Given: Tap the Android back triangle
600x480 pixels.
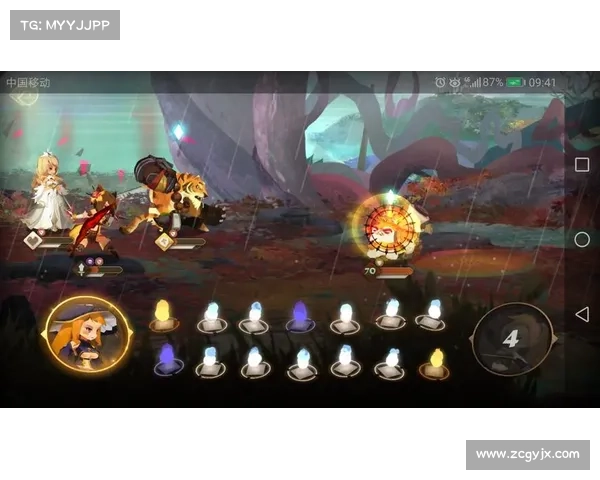Looking at the screenshot, I should click(582, 314).
